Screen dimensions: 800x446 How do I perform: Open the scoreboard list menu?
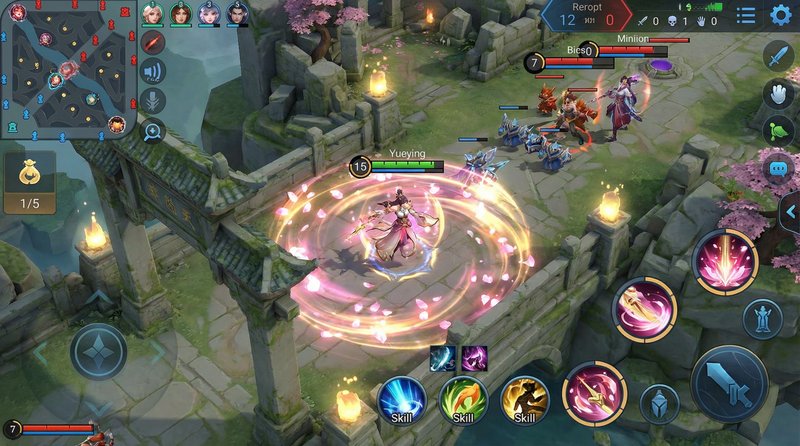746,15
